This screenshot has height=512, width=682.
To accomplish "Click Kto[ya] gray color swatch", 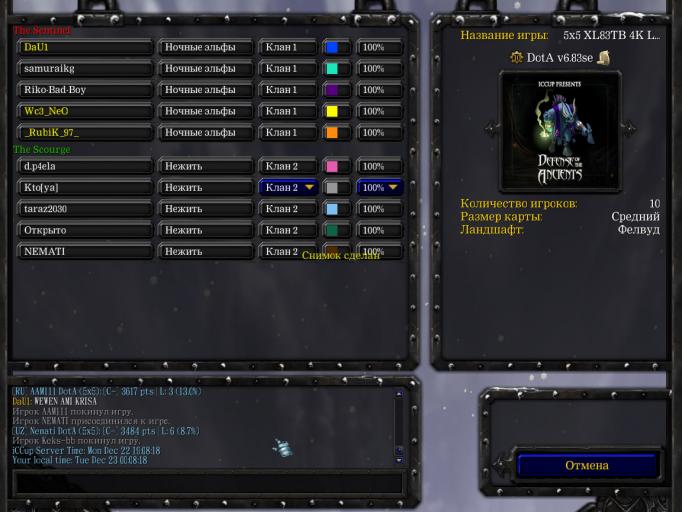I will click(x=332, y=187).
